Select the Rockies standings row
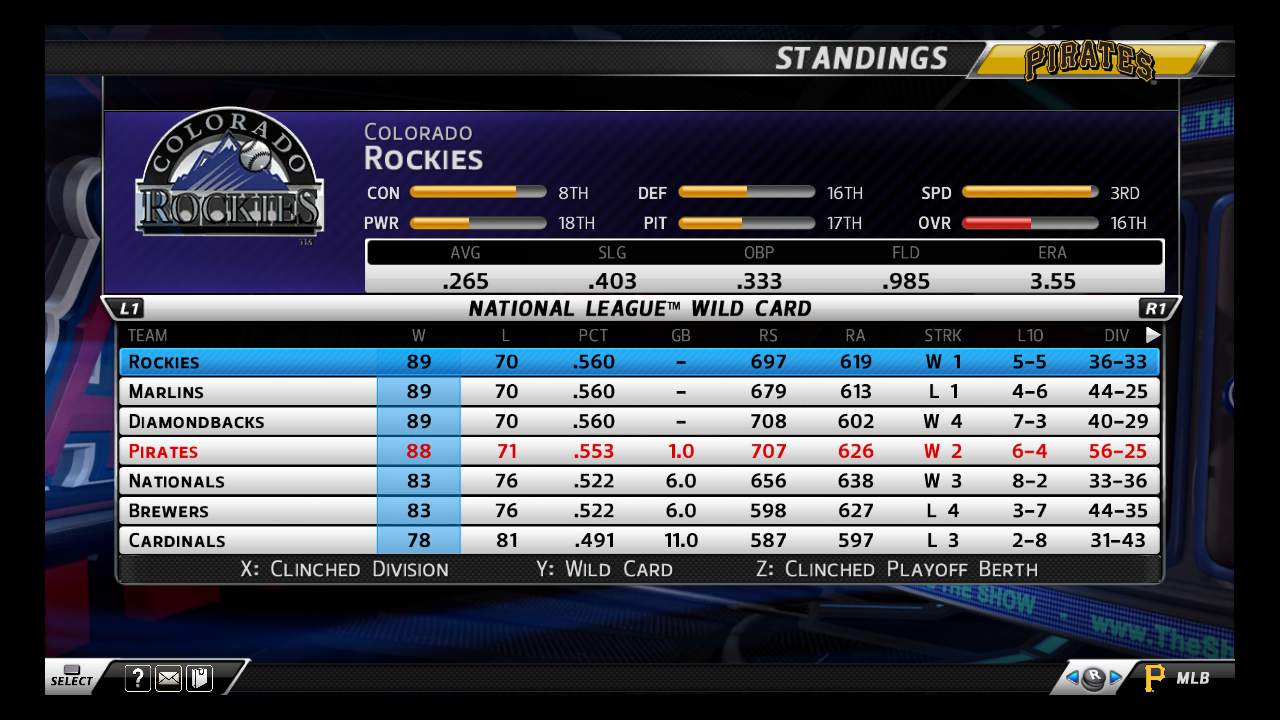Viewport: 1280px width, 720px height. pos(639,362)
